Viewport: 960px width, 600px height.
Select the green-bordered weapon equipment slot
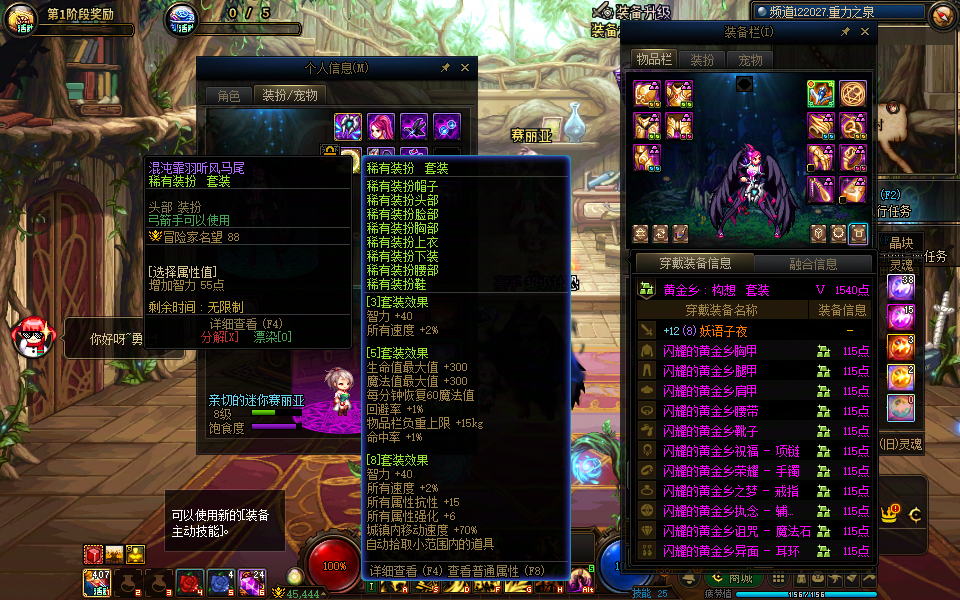(821, 94)
